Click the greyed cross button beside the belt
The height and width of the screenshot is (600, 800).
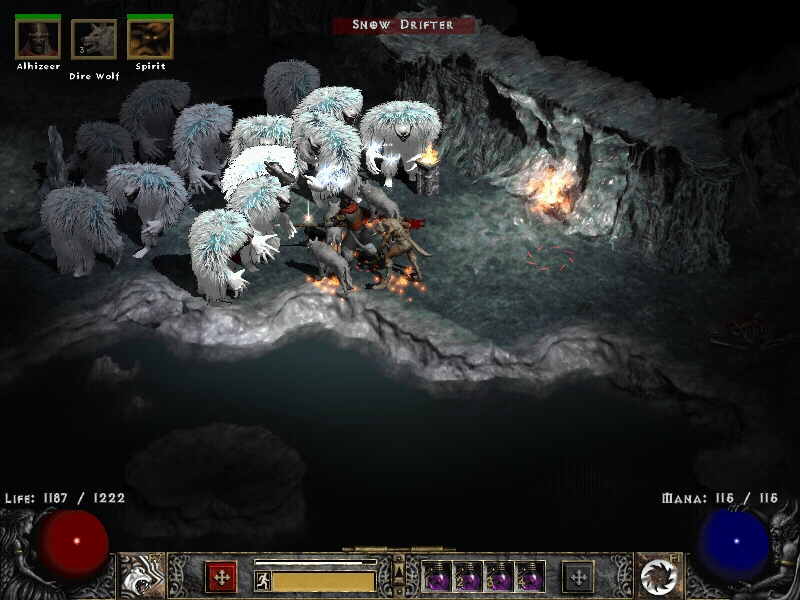[578, 577]
